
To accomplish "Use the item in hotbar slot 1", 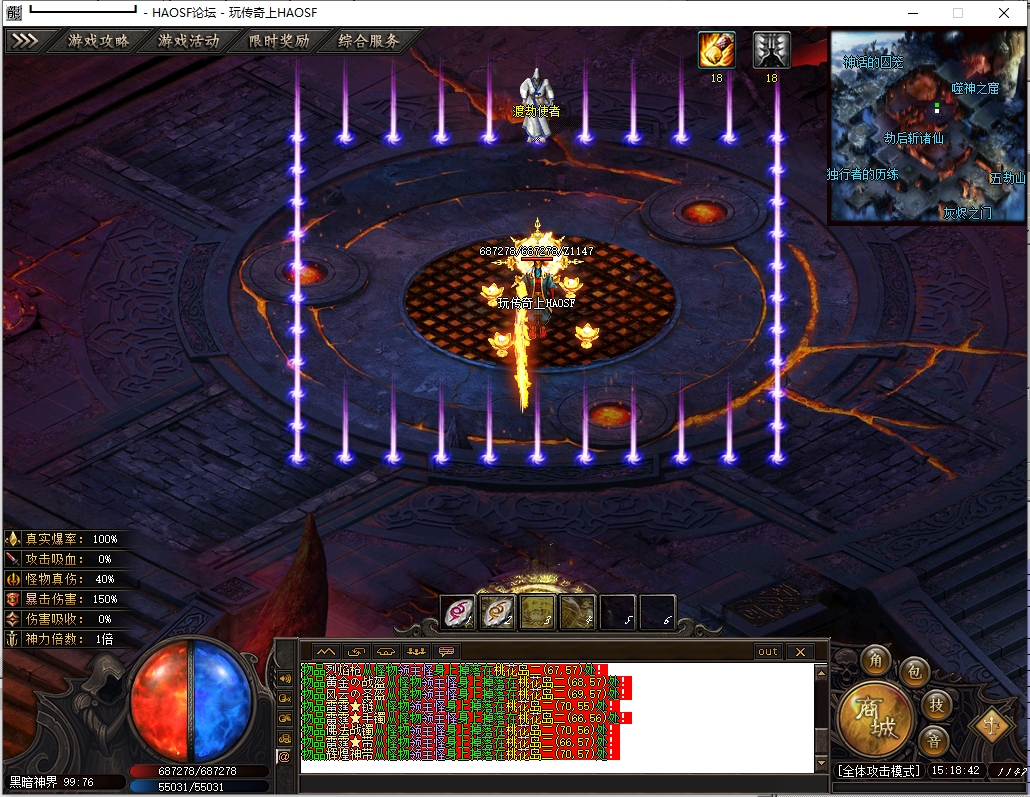I will click(x=459, y=612).
